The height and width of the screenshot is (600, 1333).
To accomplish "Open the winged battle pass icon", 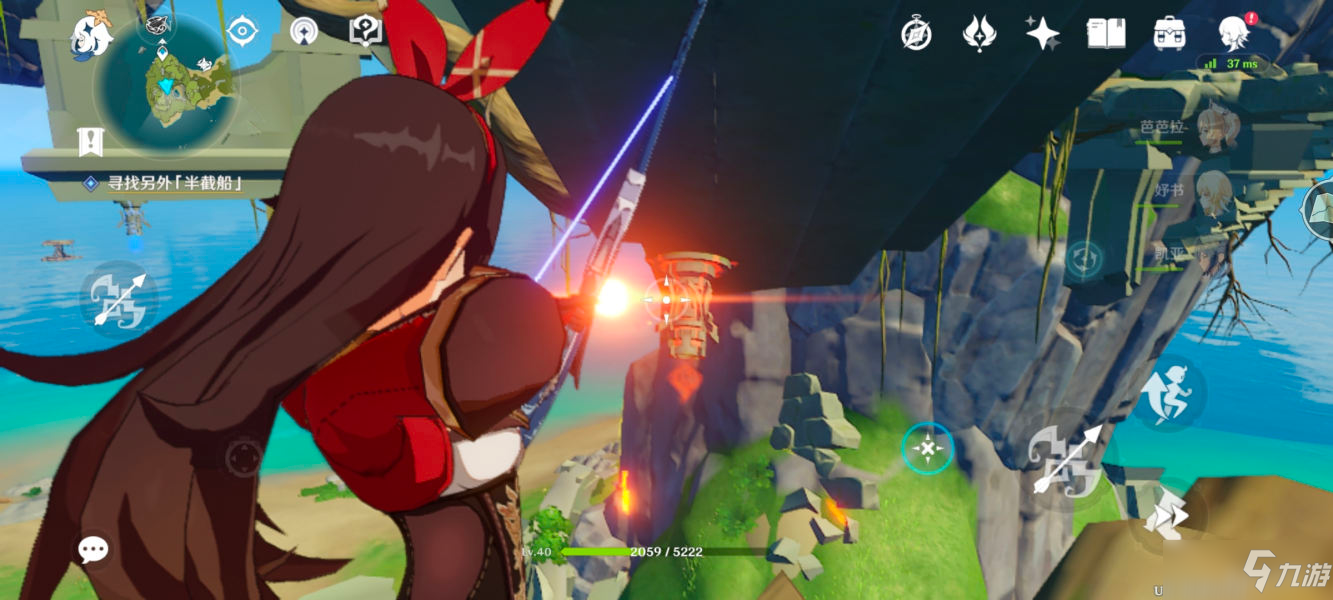I will pos(979,34).
